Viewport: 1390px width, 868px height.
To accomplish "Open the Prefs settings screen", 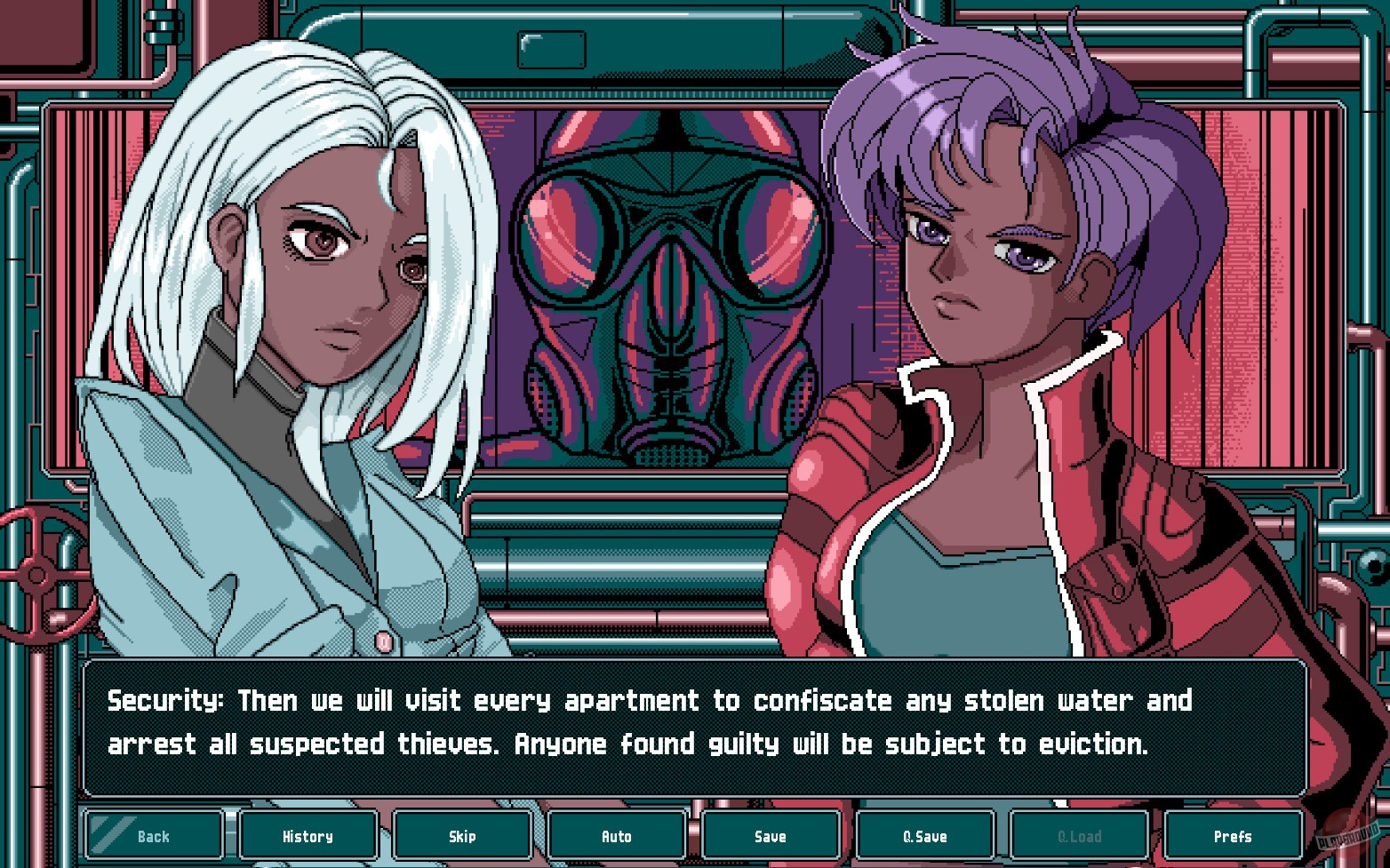I will pyautogui.click(x=1234, y=835).
